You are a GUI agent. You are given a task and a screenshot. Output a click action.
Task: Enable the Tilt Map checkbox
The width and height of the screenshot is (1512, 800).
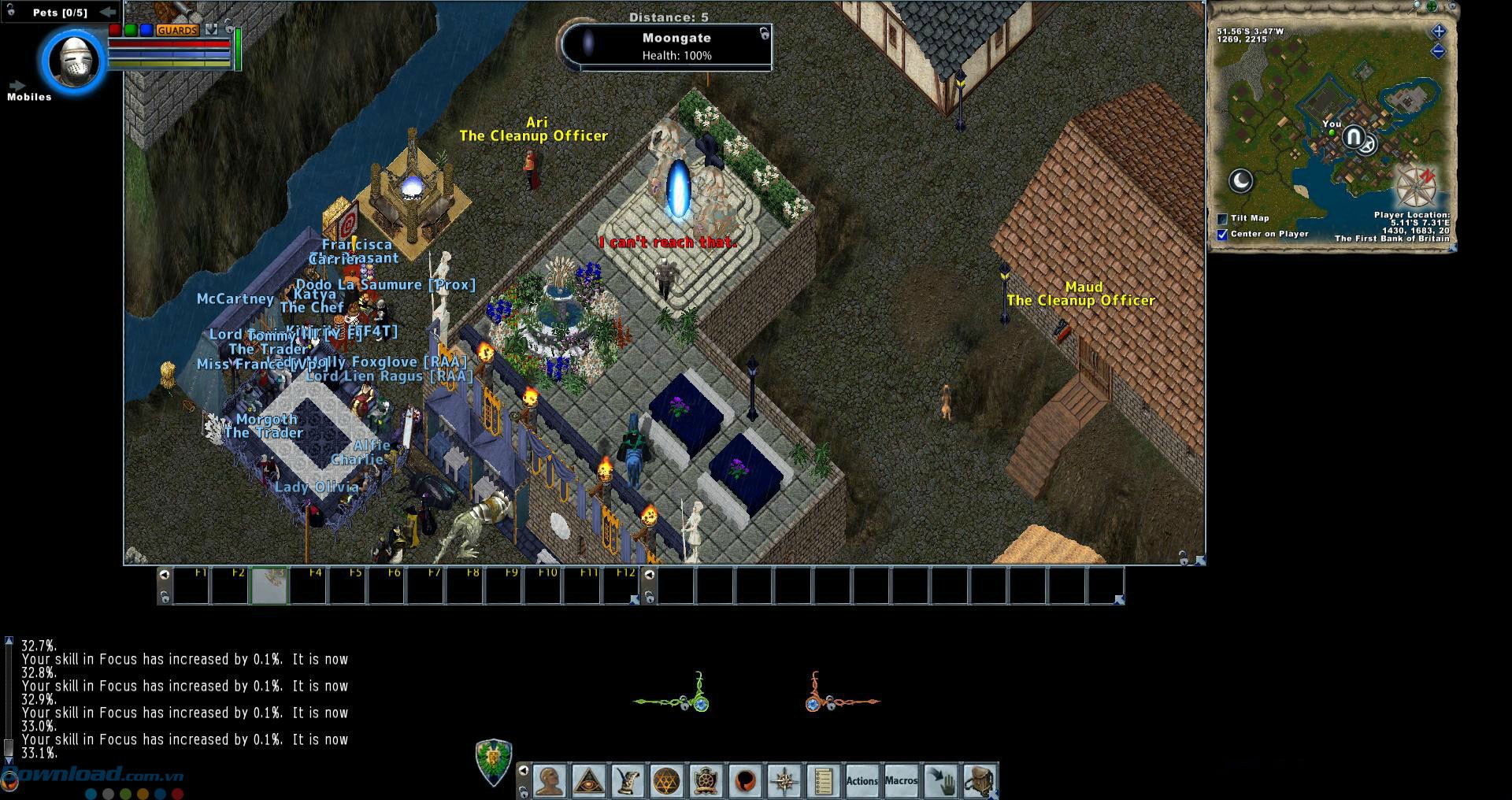[1222, 219]
